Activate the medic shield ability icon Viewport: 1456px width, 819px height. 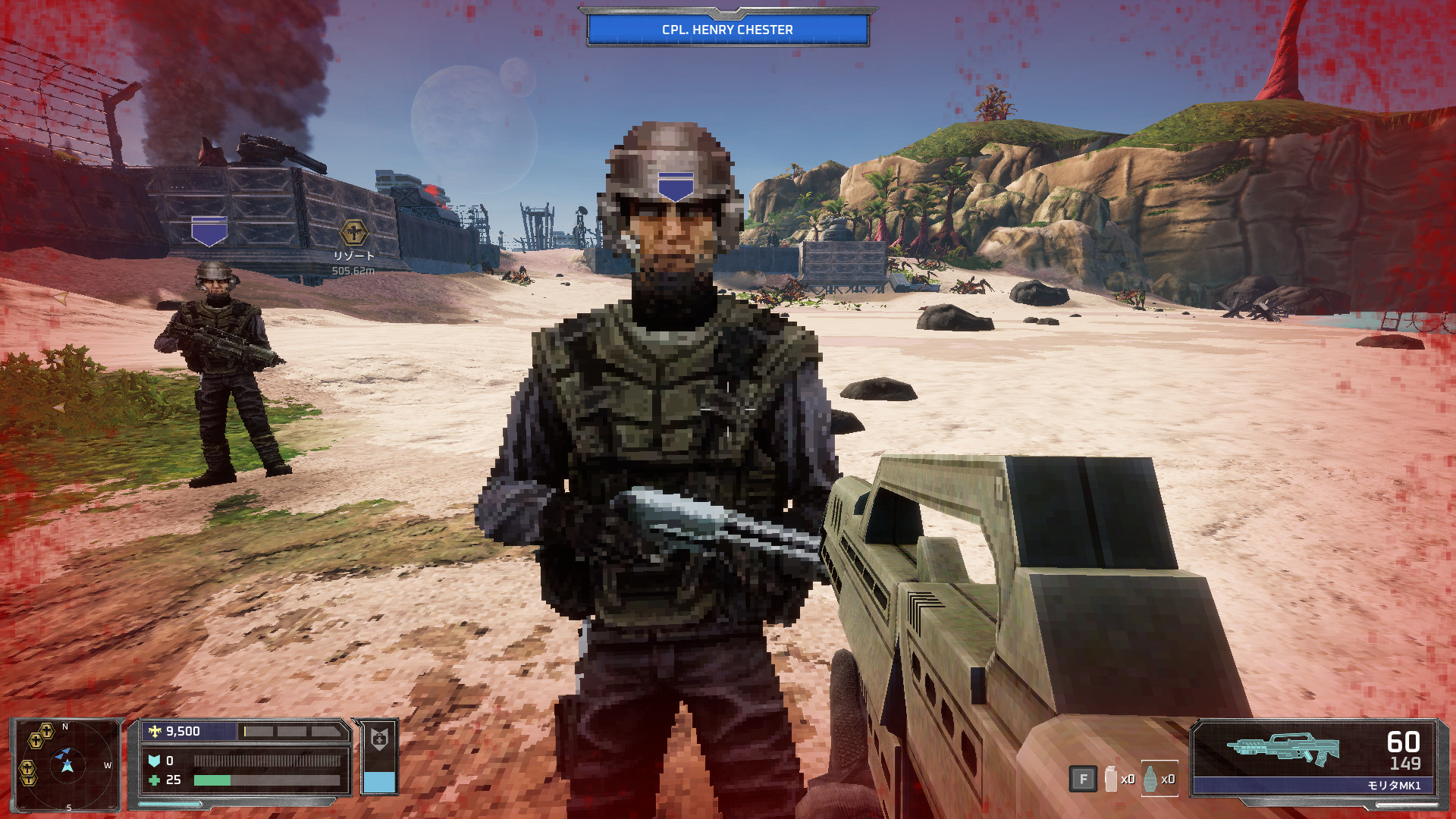point(379,739)
